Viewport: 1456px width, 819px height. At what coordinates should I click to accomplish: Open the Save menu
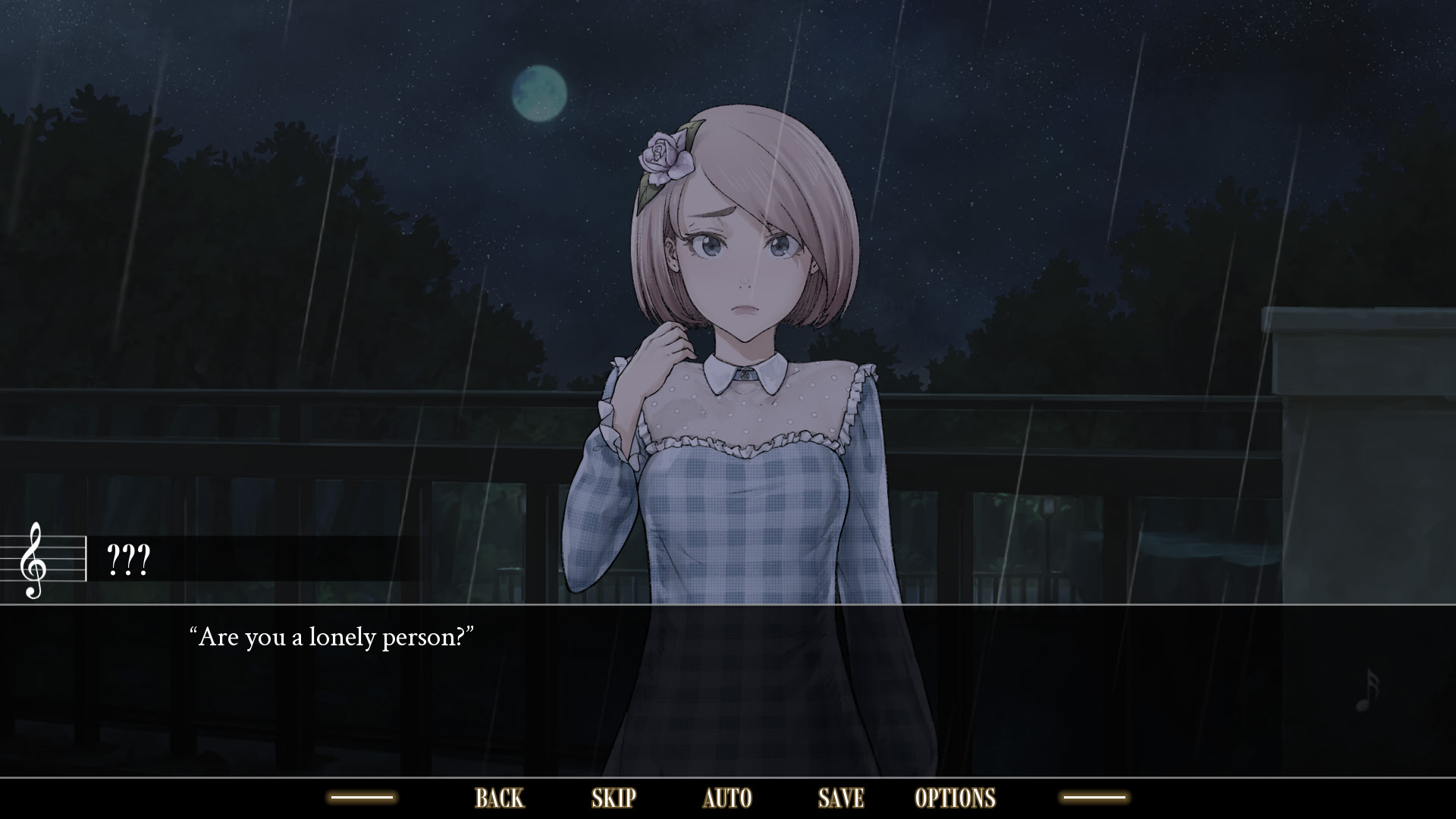(841, 798)
